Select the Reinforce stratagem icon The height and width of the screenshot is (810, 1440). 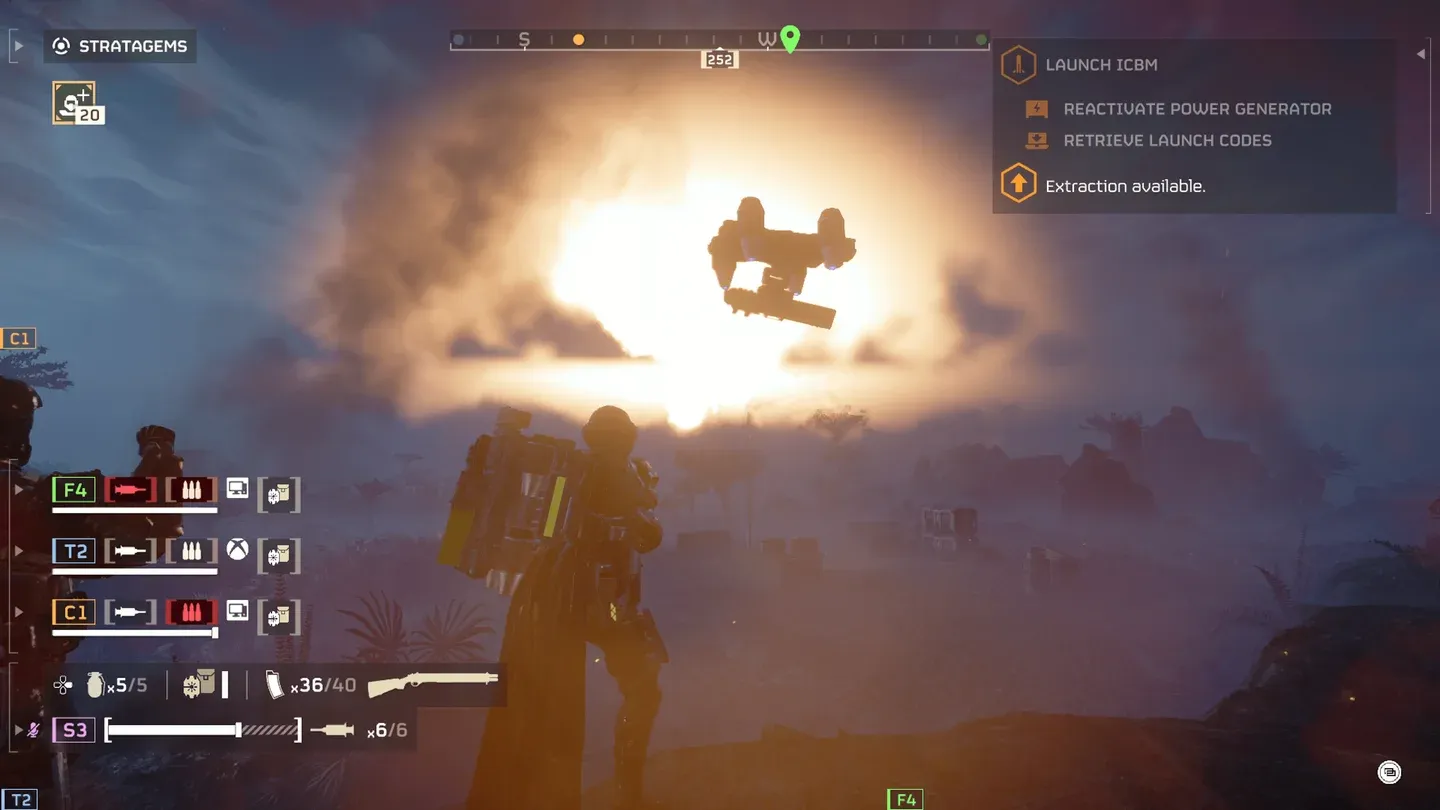[74, 102]
